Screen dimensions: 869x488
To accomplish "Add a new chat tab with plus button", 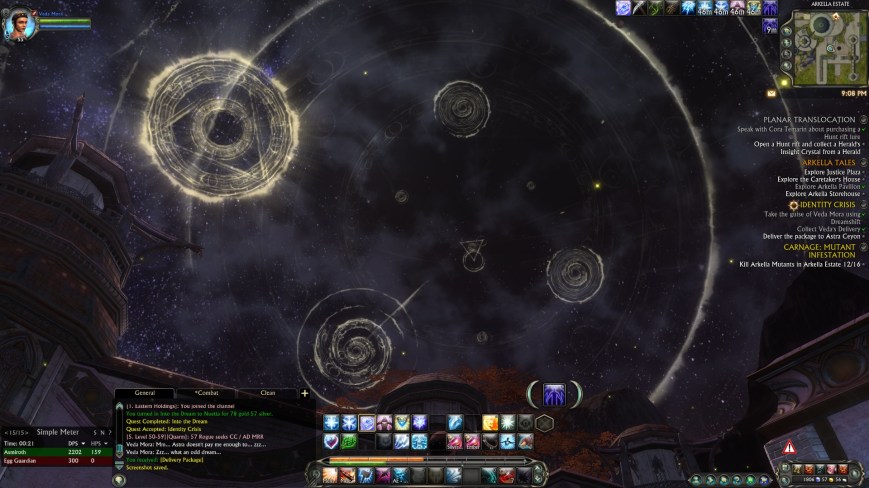I will click(304, 394).
